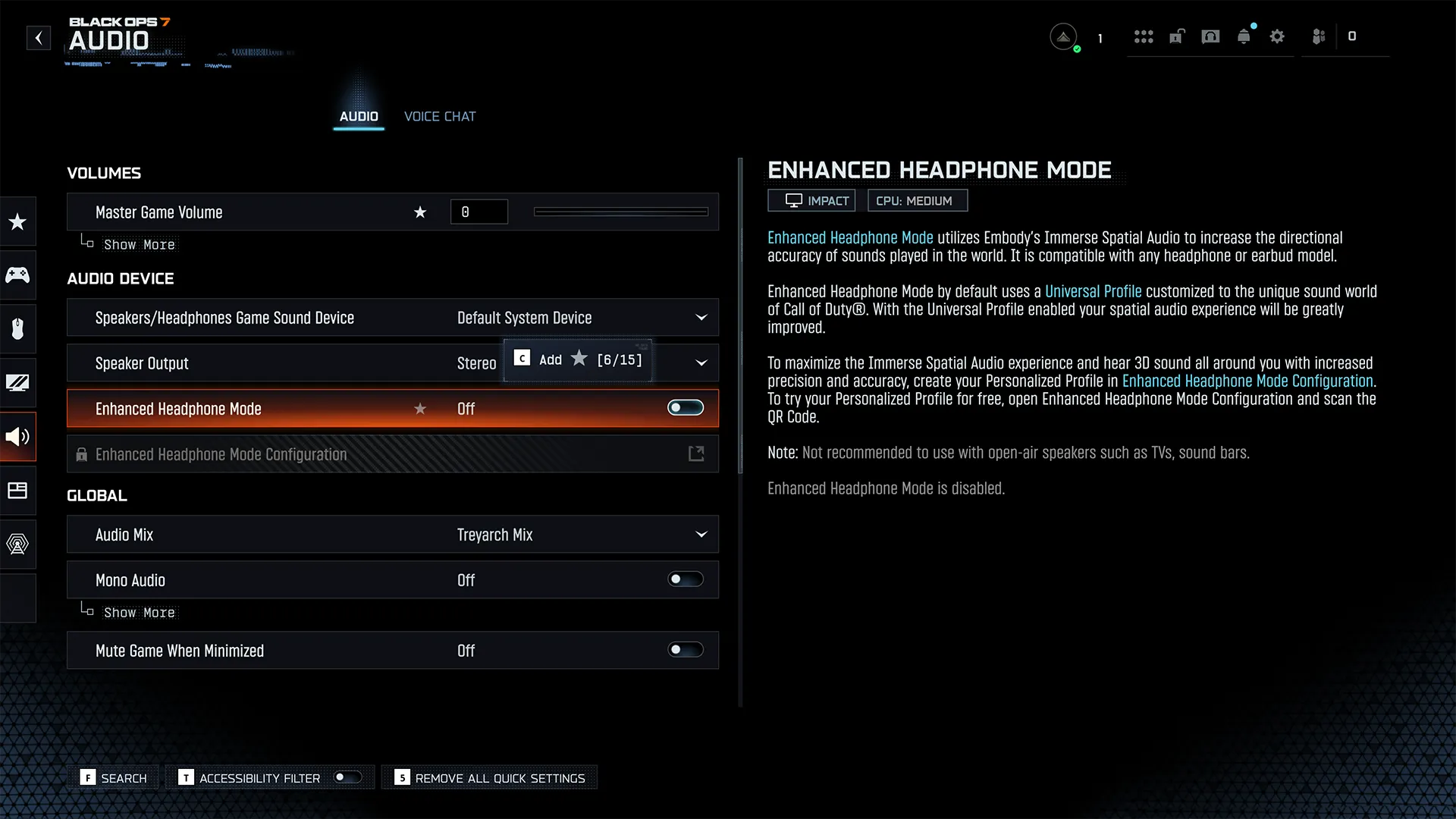
Task: Enable Mute Game When Minimized
Action: 685,650
